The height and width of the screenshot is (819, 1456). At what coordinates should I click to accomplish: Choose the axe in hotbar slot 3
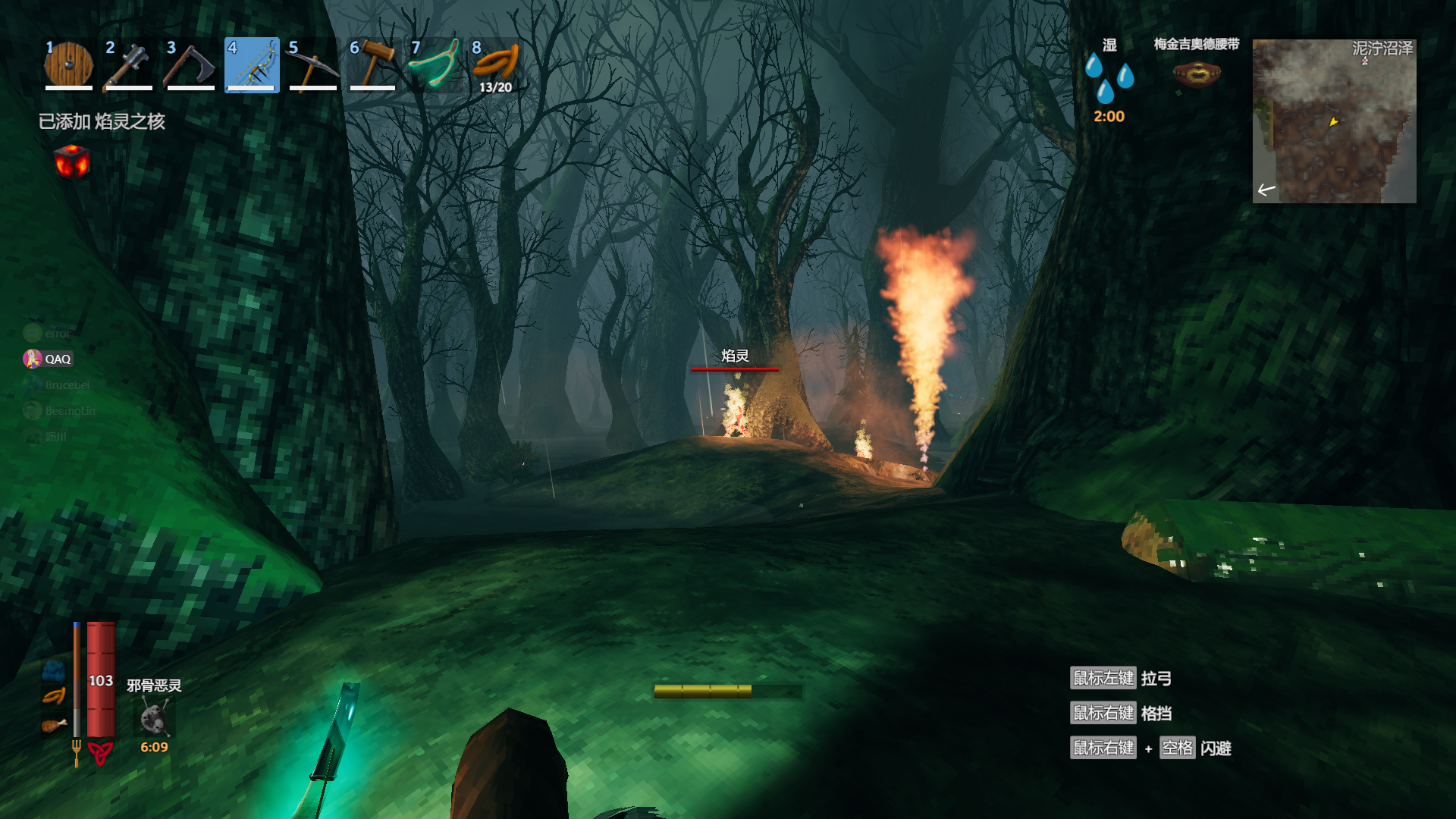click(191, 65)
